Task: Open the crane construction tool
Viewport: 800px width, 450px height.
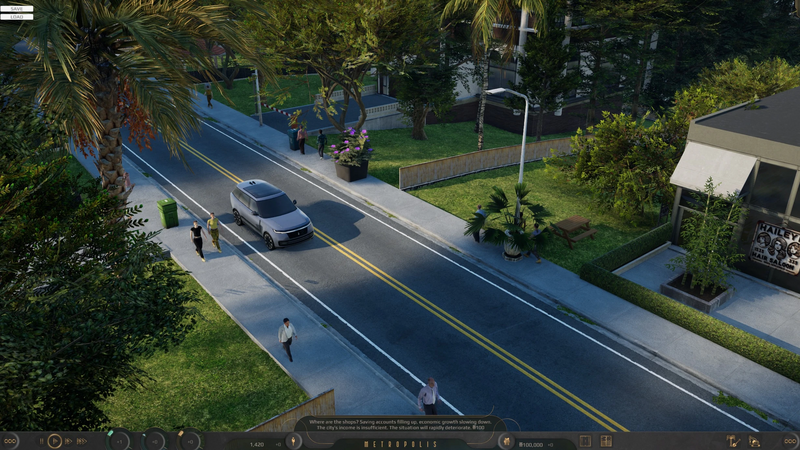Action: [731, 441]
